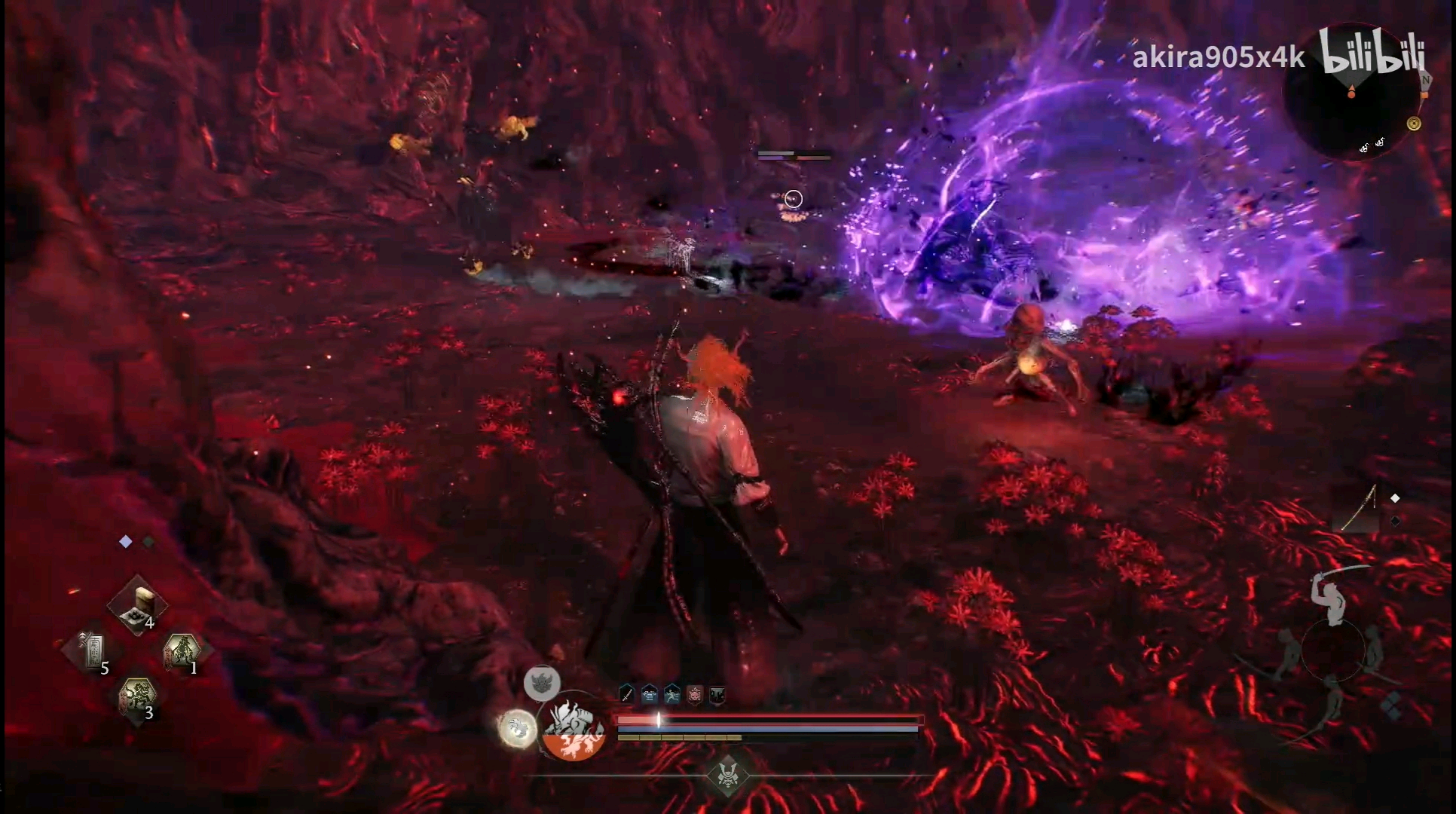Click the glowing white spirit orb icon
This screenshot has width=1456, height=814.
[518, 728]
